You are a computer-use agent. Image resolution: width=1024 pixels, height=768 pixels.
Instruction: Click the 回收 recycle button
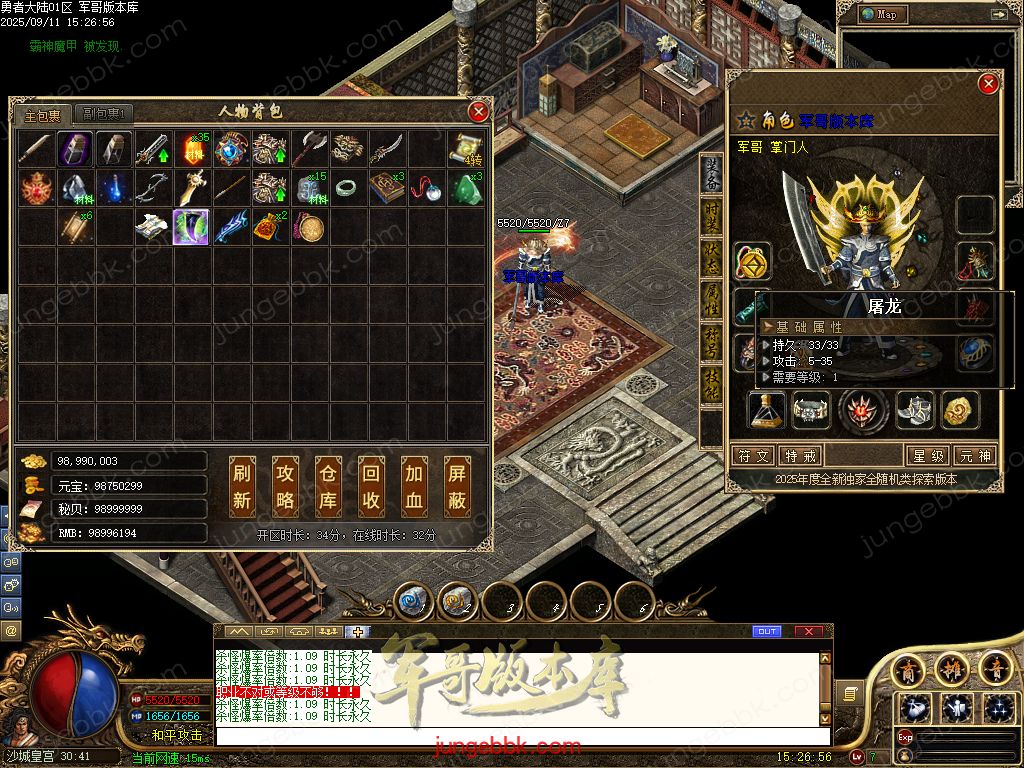(371, 486)
